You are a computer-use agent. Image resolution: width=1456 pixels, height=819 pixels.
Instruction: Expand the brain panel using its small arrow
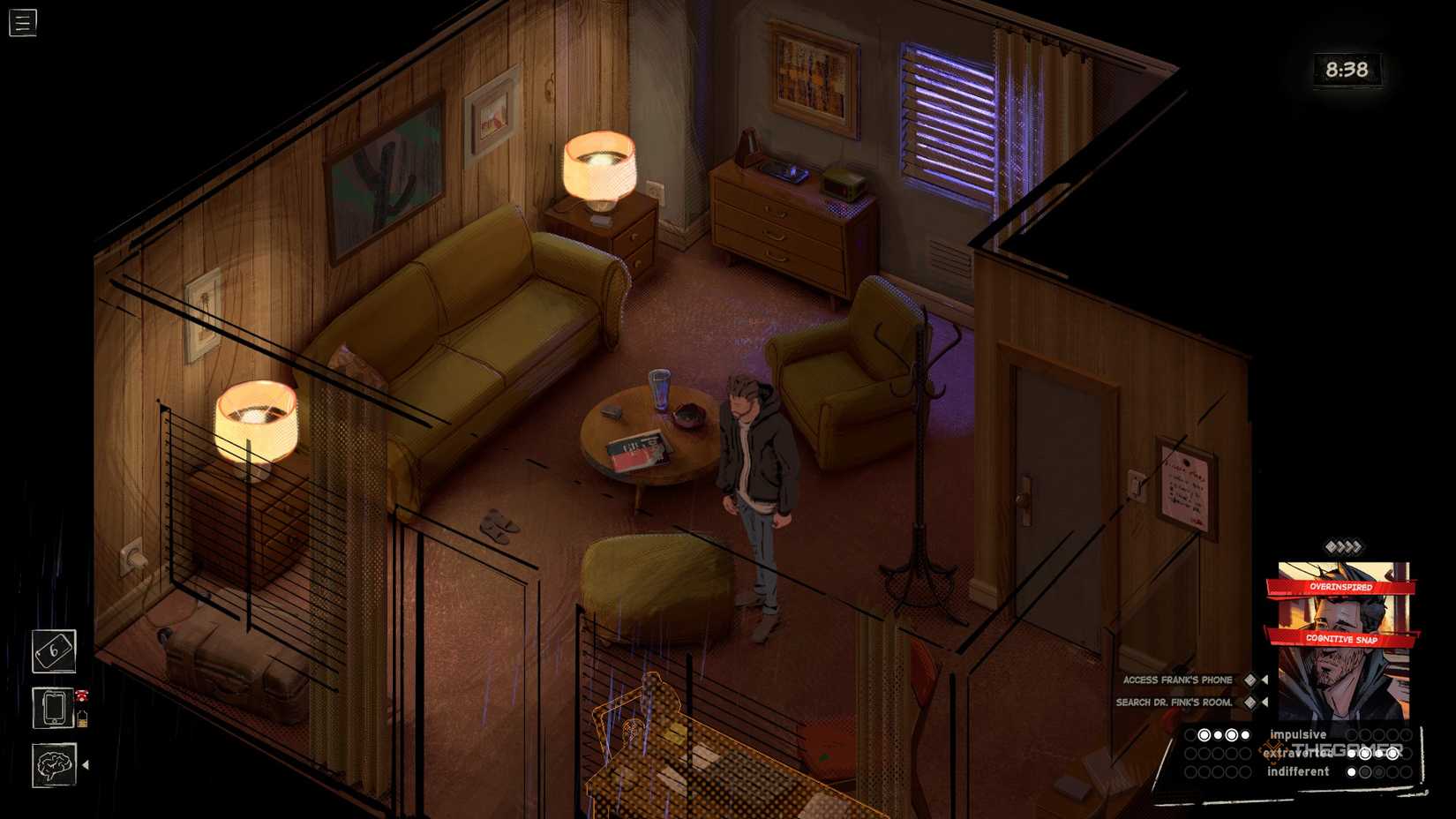(86, 763)
